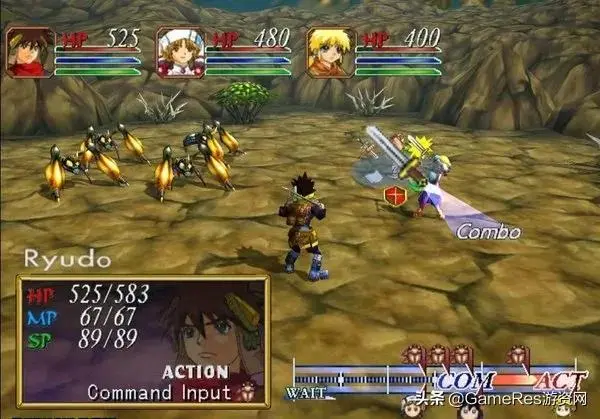Select Ryudo's portrait in the party bar
Screen dimensions: 600x419
(28, 52)
